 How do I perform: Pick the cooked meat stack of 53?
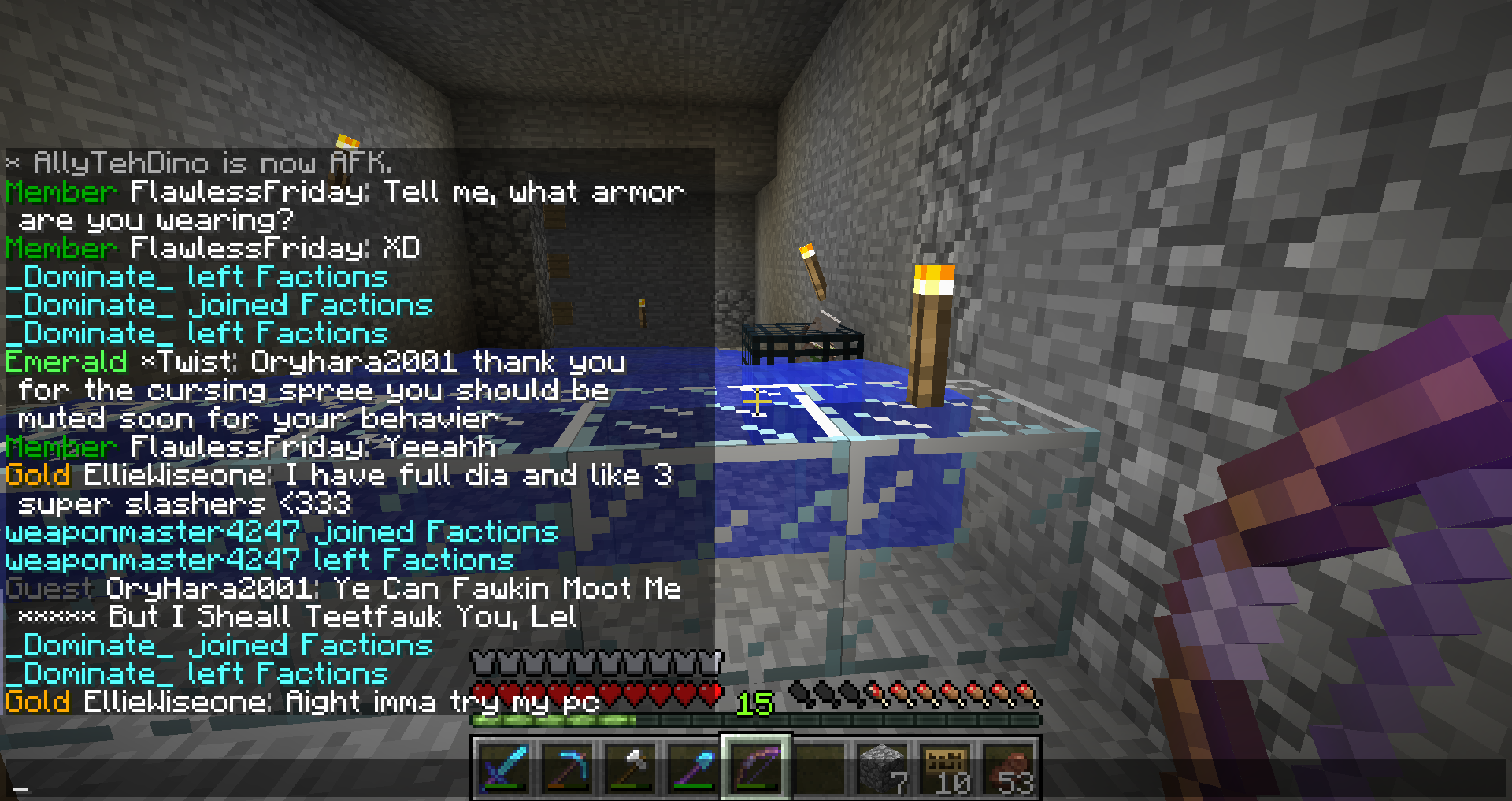(x=1010, y=767)
